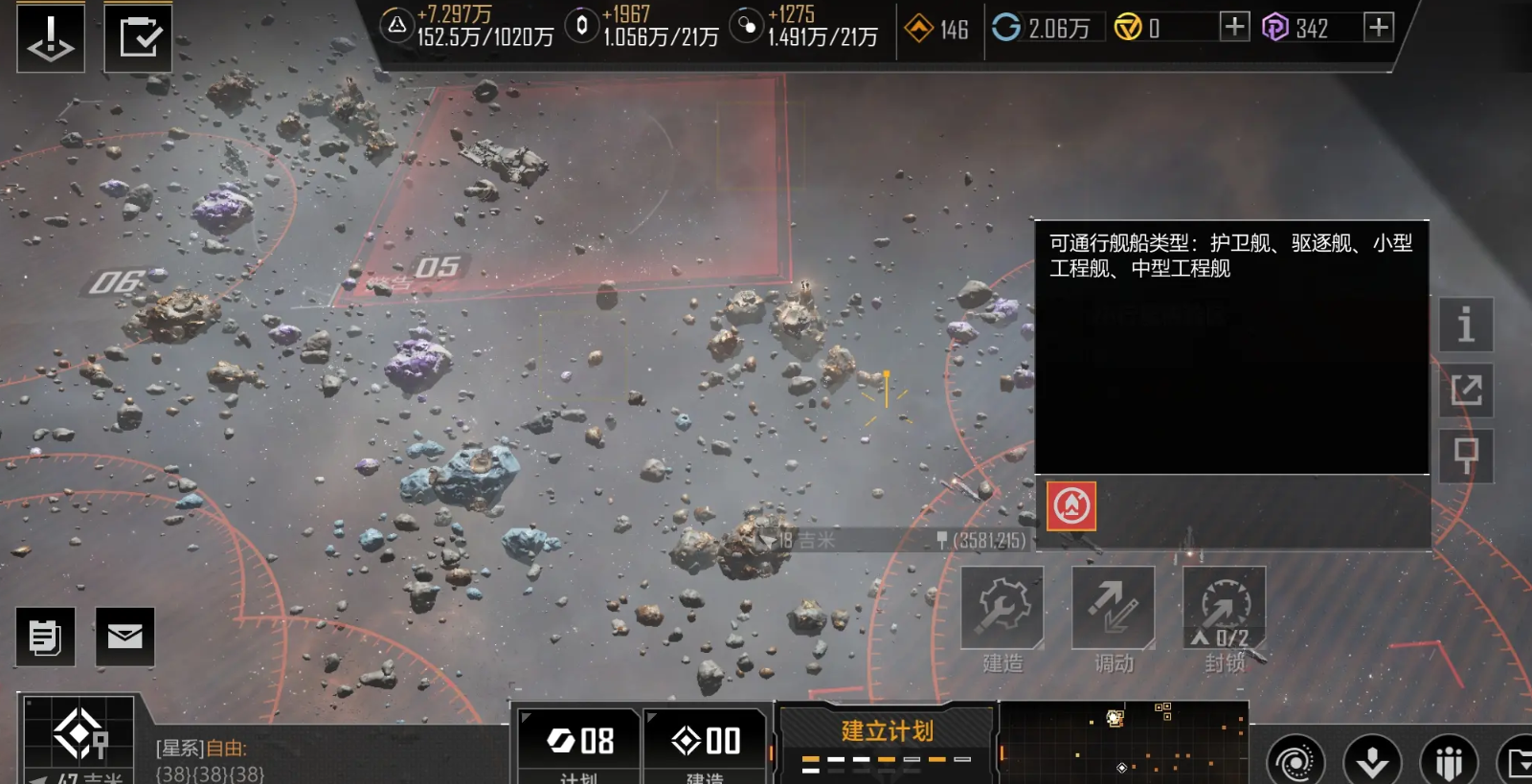
Task: Click the alert exclamation icon top left
Action: pos(50,38)
